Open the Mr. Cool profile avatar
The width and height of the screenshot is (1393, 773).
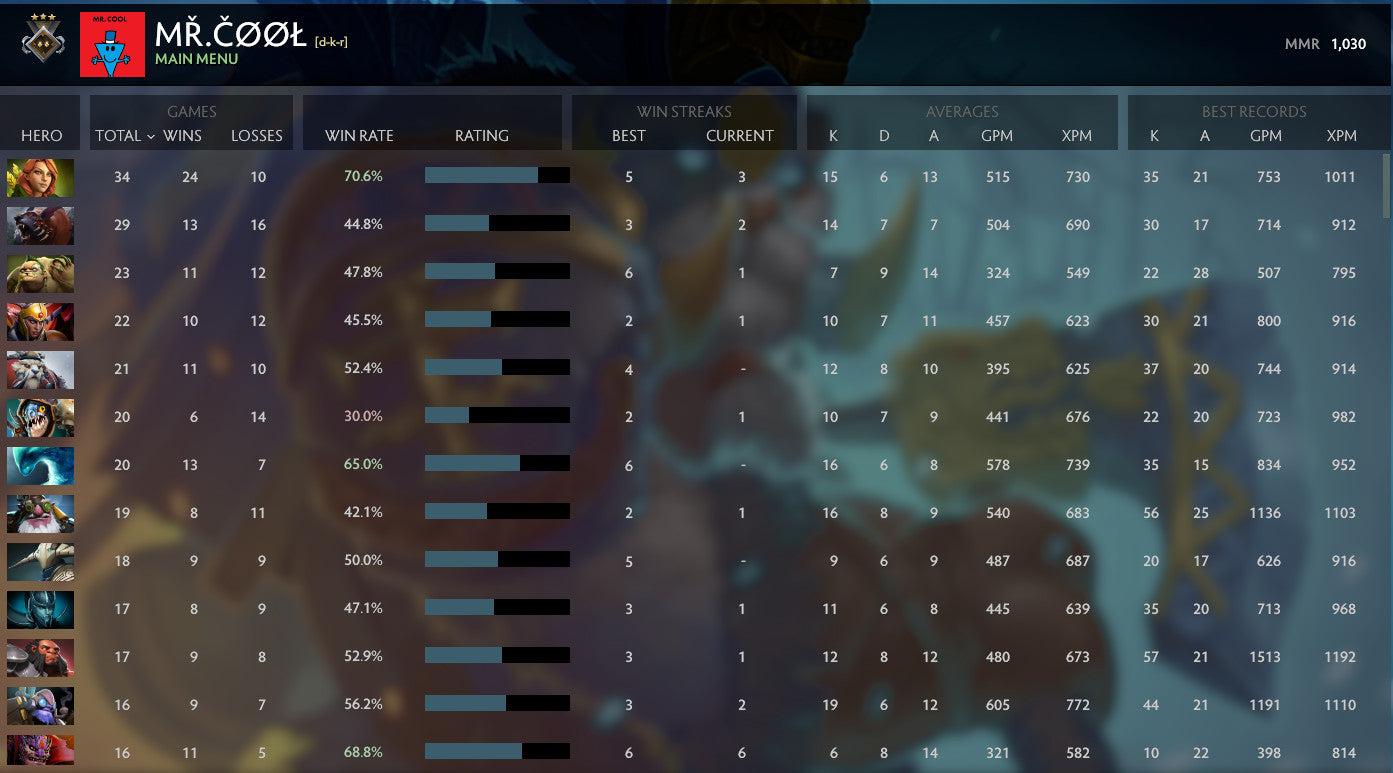click(x=110, y=43)
